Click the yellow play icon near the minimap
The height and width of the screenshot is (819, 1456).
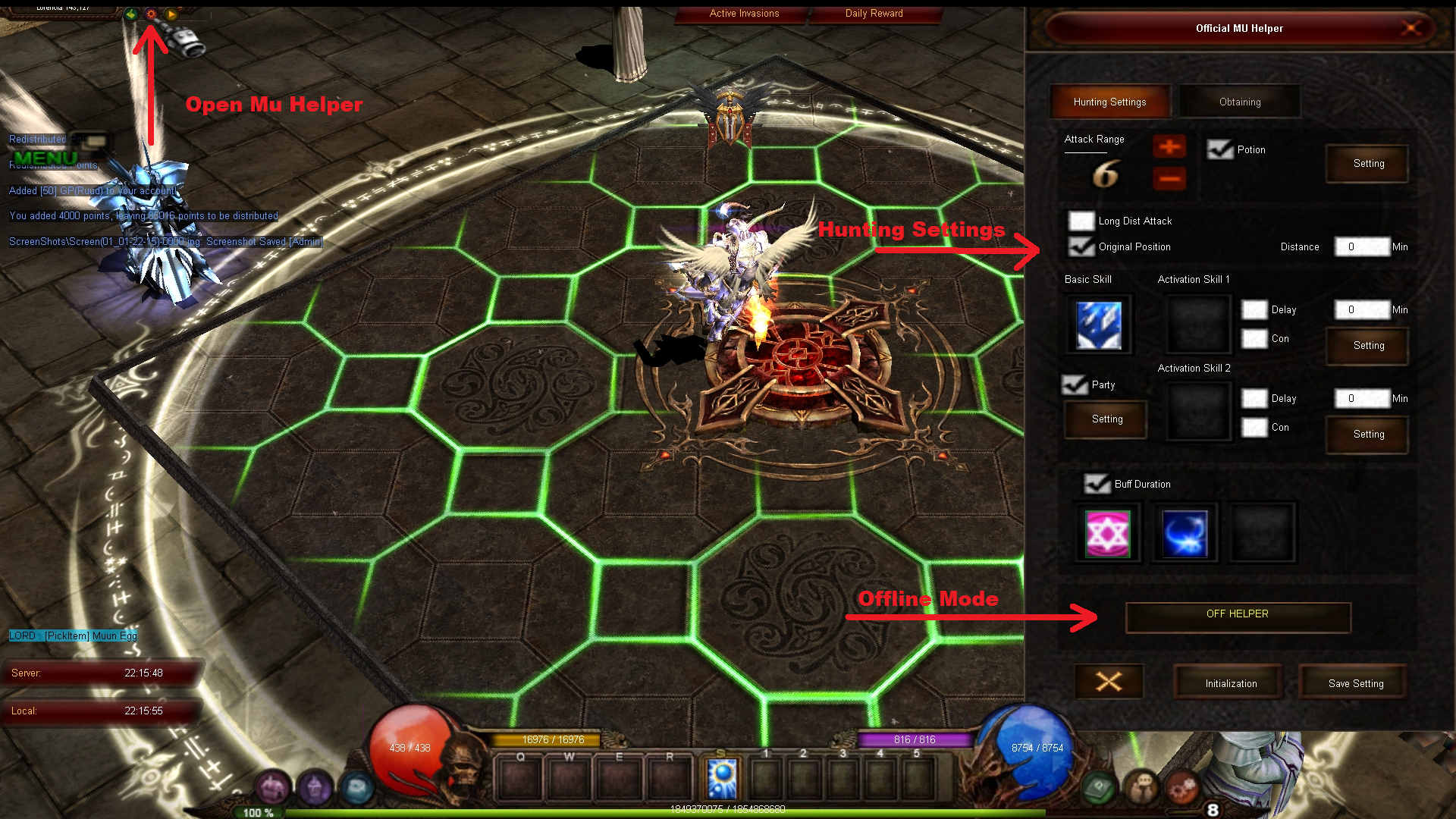click(x=170, y=14)
